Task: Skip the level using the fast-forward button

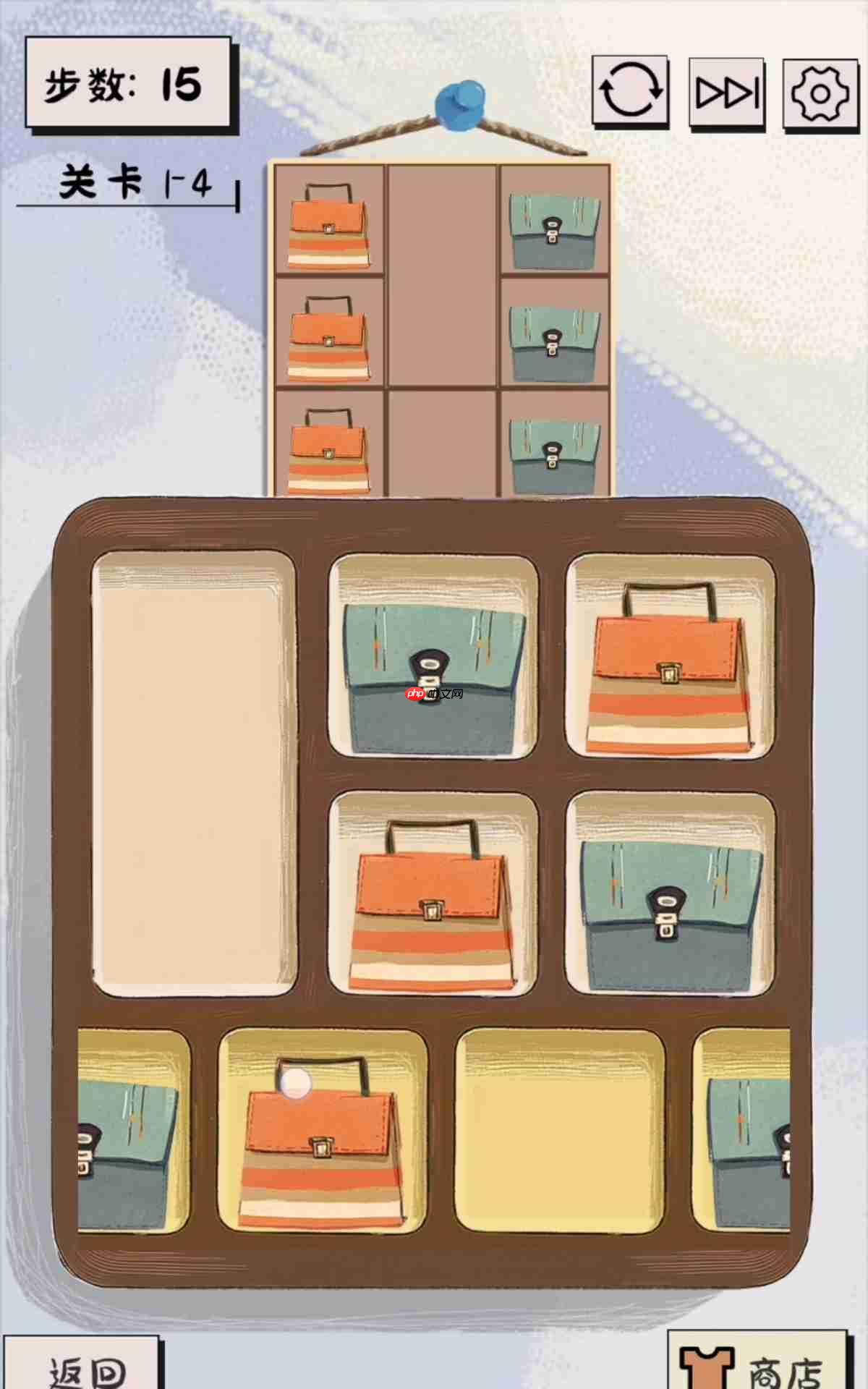Action: tap(726, 93)
